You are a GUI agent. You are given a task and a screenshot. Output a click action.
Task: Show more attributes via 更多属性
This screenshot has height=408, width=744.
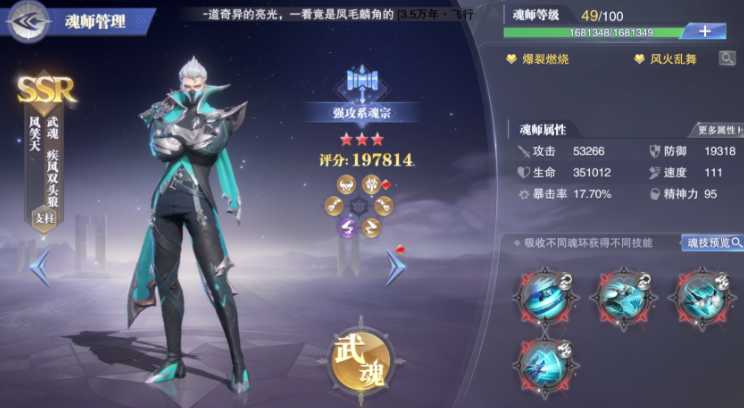click(x=718, y=130)
